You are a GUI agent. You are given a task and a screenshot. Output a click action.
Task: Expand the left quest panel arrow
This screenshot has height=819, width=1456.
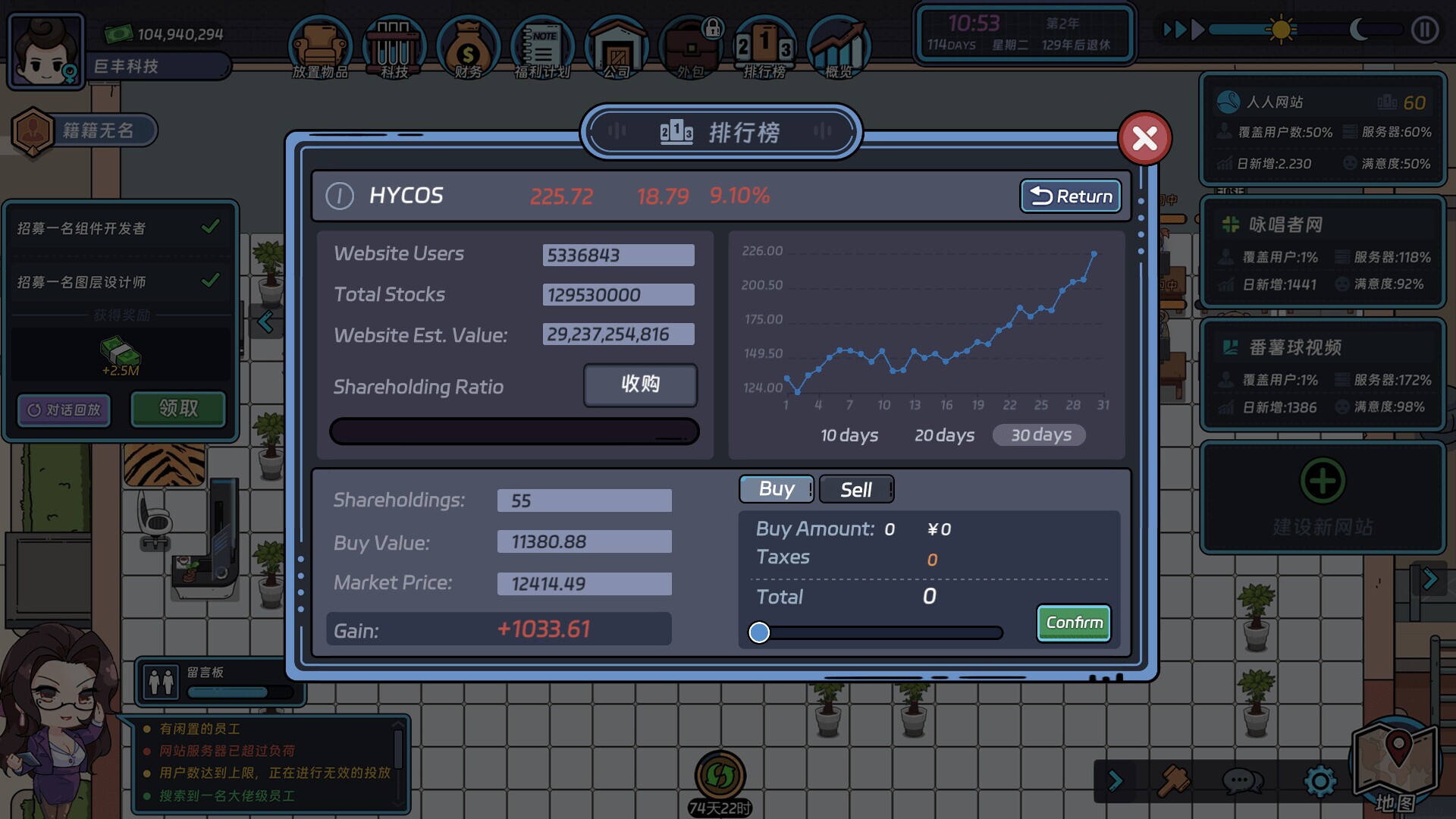point(267,322)
